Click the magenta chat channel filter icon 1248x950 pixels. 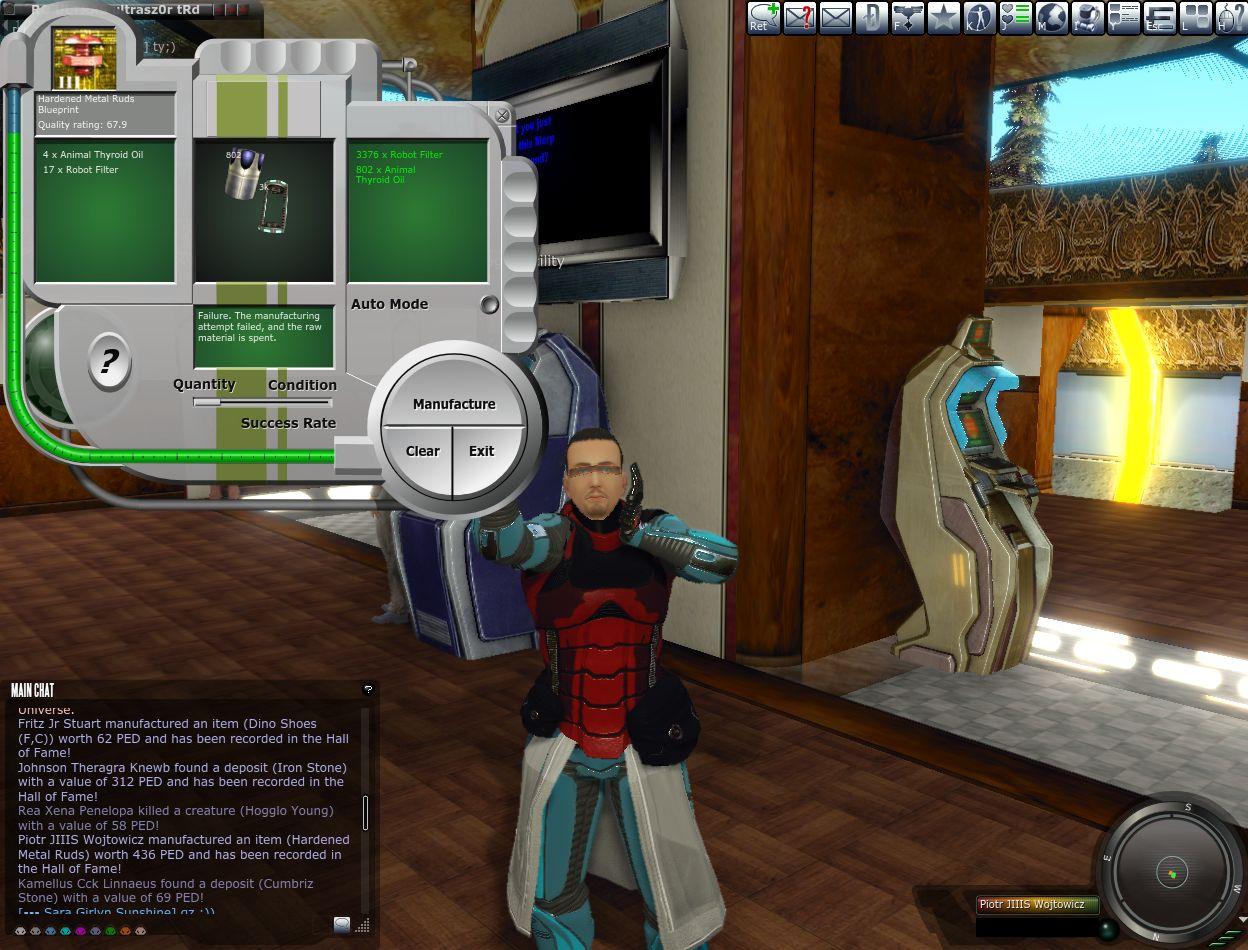(x=81, y=931)
